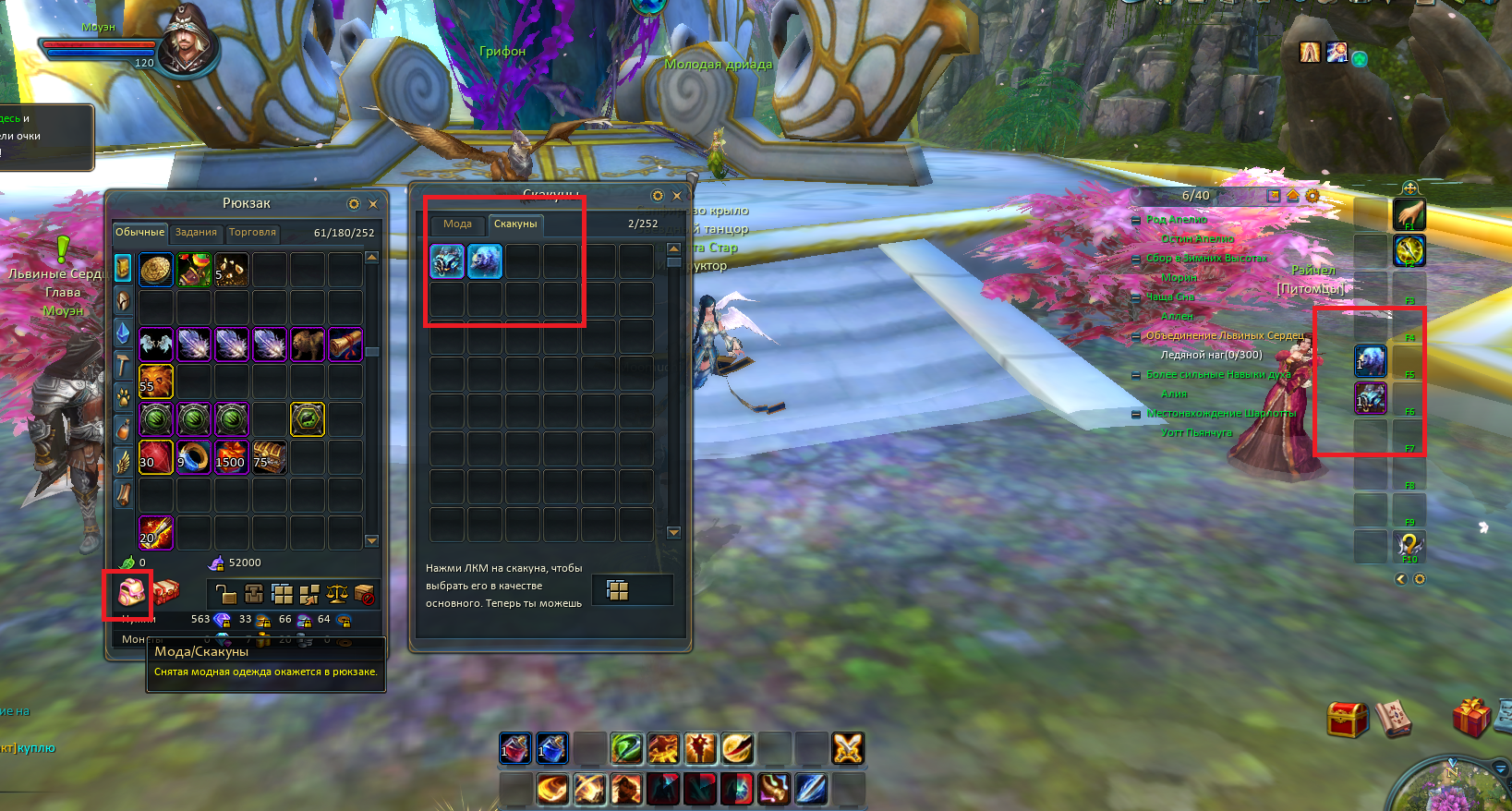1512x811 pixels.
Task: Open the Торговля tab in the backpack
Action: (252, 233)
